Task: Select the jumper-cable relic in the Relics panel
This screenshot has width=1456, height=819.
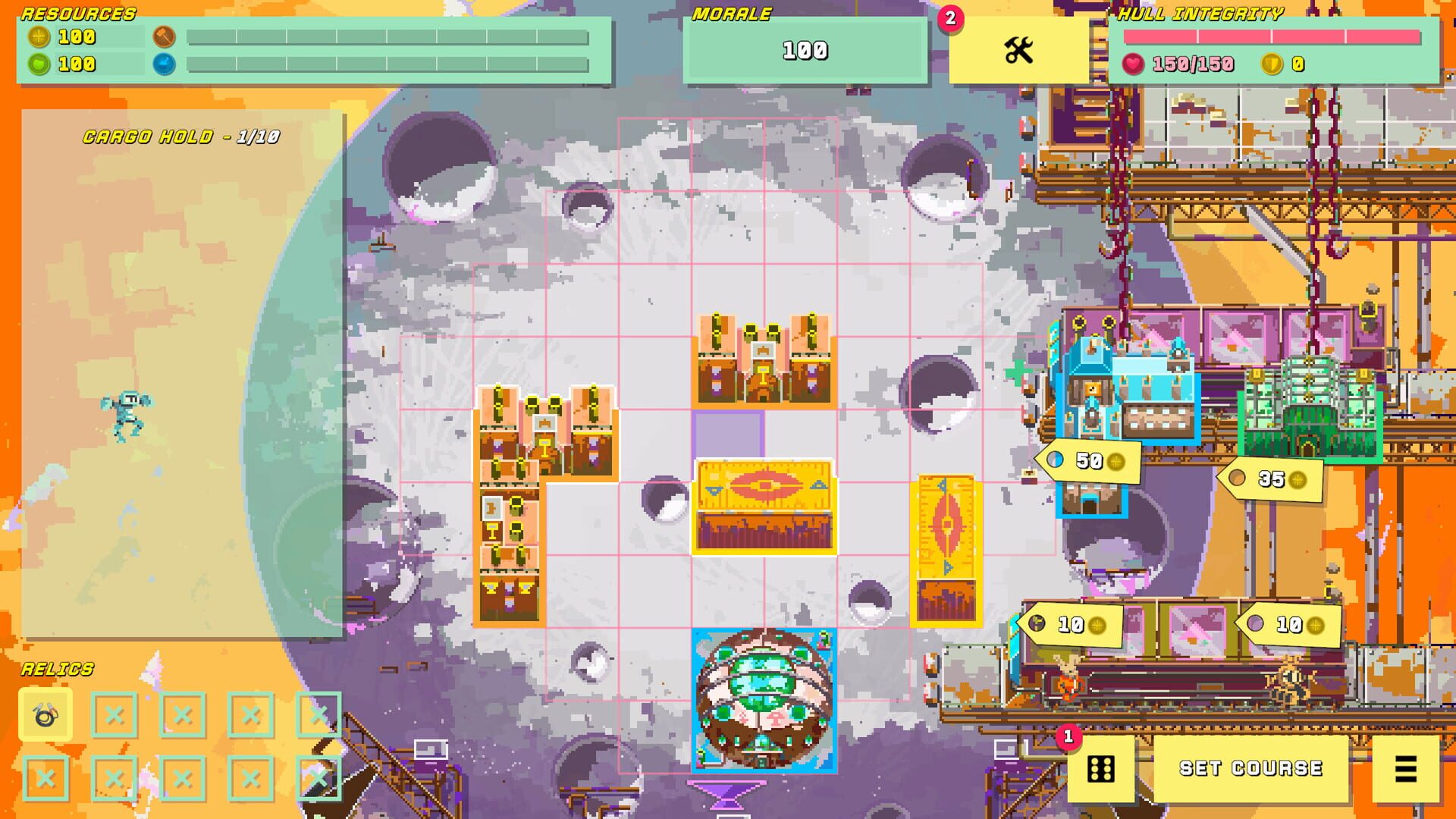Action: (x=47, y=715)
